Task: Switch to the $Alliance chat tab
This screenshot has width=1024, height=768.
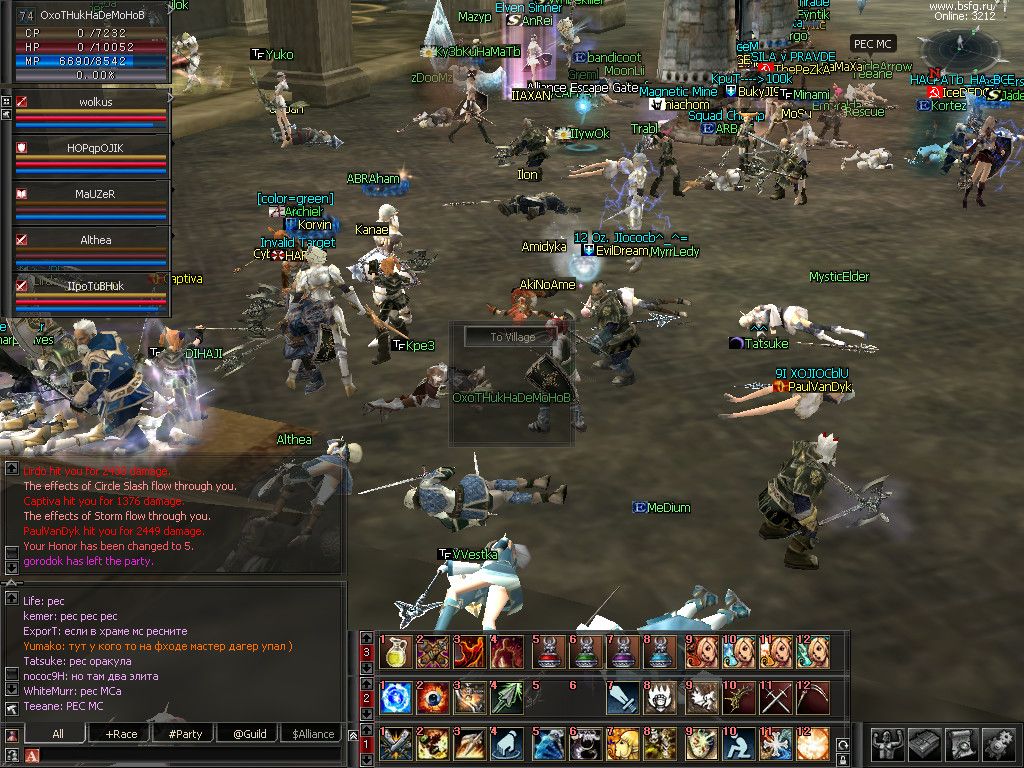Action: 313,734
